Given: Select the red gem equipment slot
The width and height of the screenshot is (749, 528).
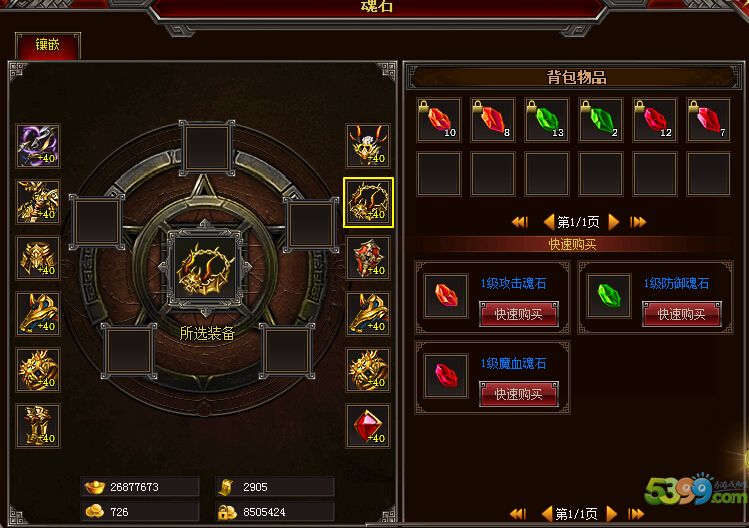Looking at the screenshot, I should 368,426.
